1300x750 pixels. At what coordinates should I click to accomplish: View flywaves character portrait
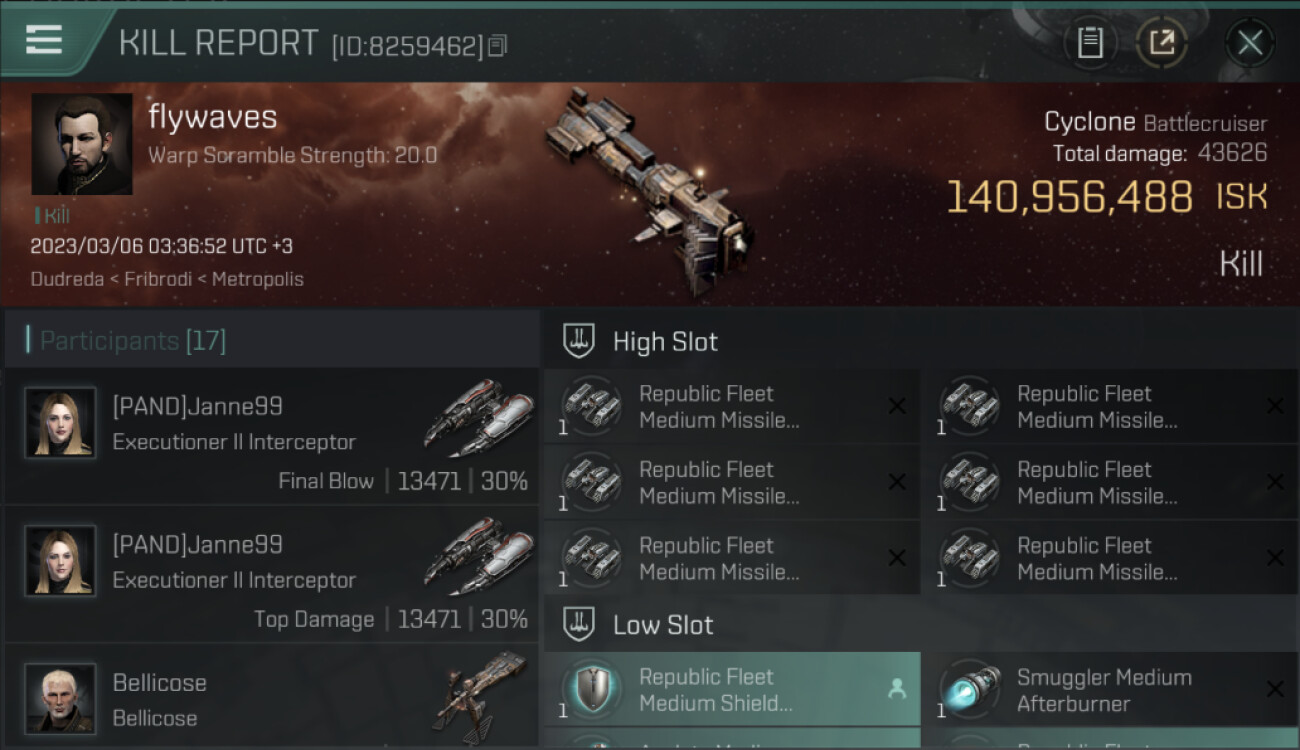(82, 144)
